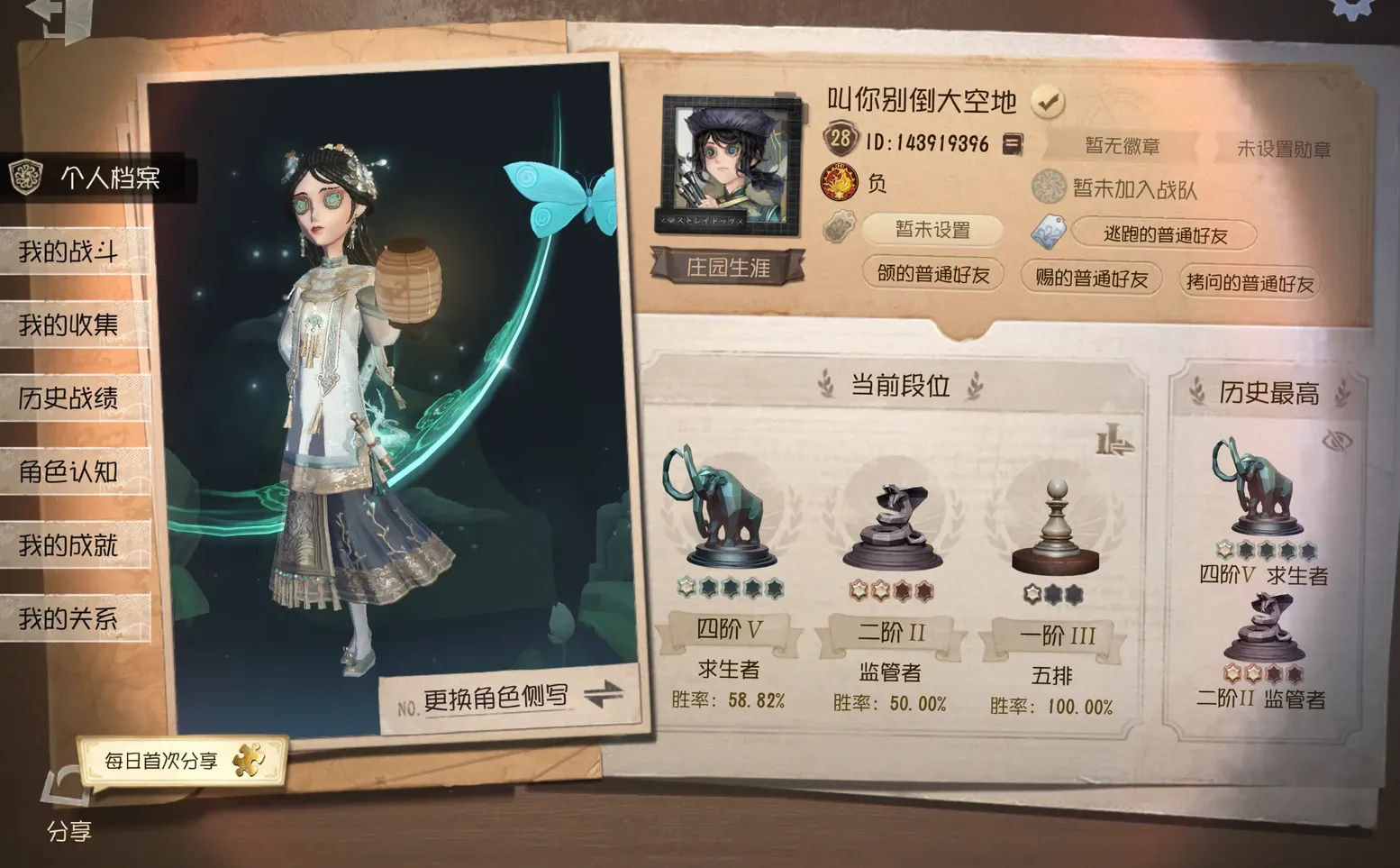Click the 暂未设置 personality tag button

tap(931, 231)
